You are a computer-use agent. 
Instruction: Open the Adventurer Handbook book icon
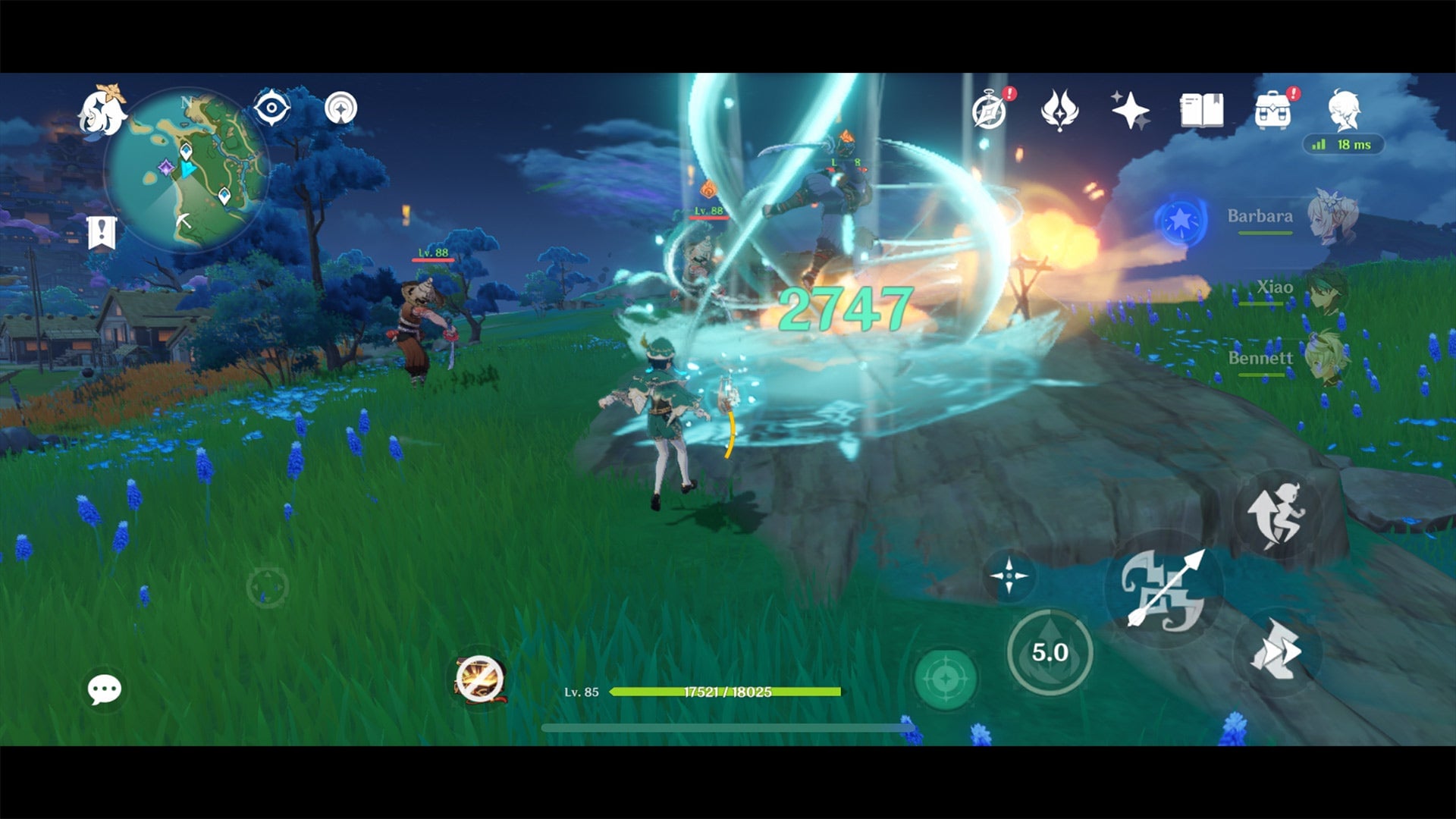pyautogui.click(x=1202, y=111)
